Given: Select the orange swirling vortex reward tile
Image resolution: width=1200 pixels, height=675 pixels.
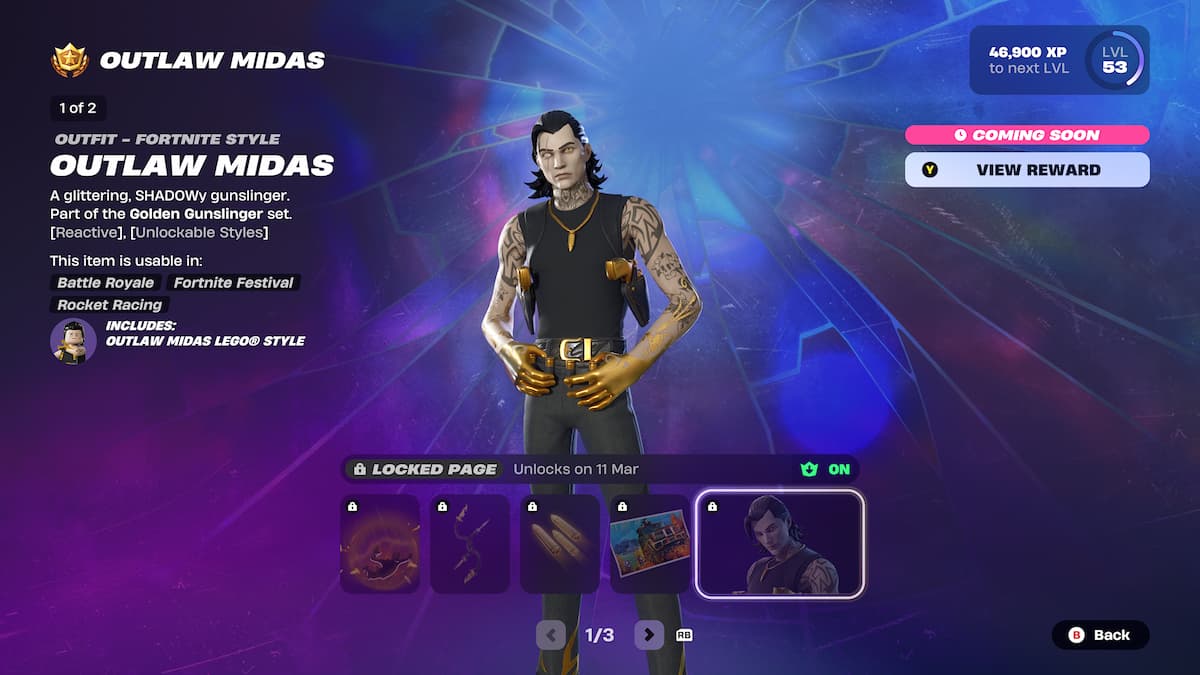Looking at the screenshot, I should 380,545.
